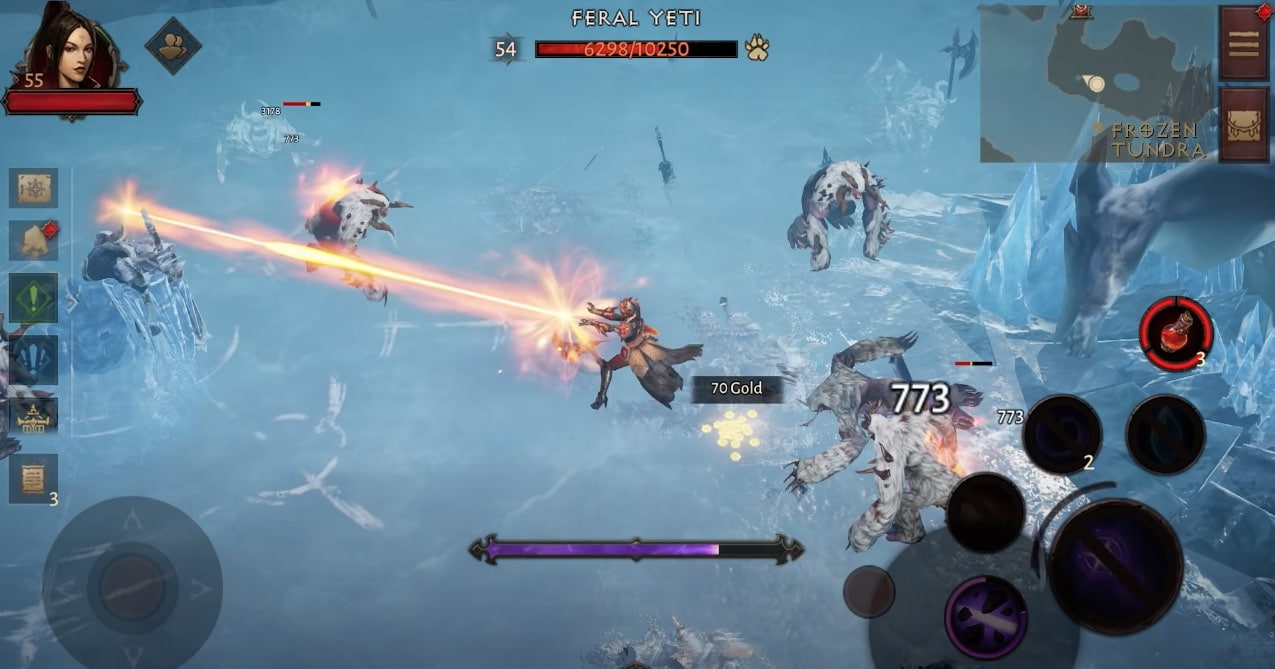
Task: Activate the skill showing charge count 2
Action: 1062,435
